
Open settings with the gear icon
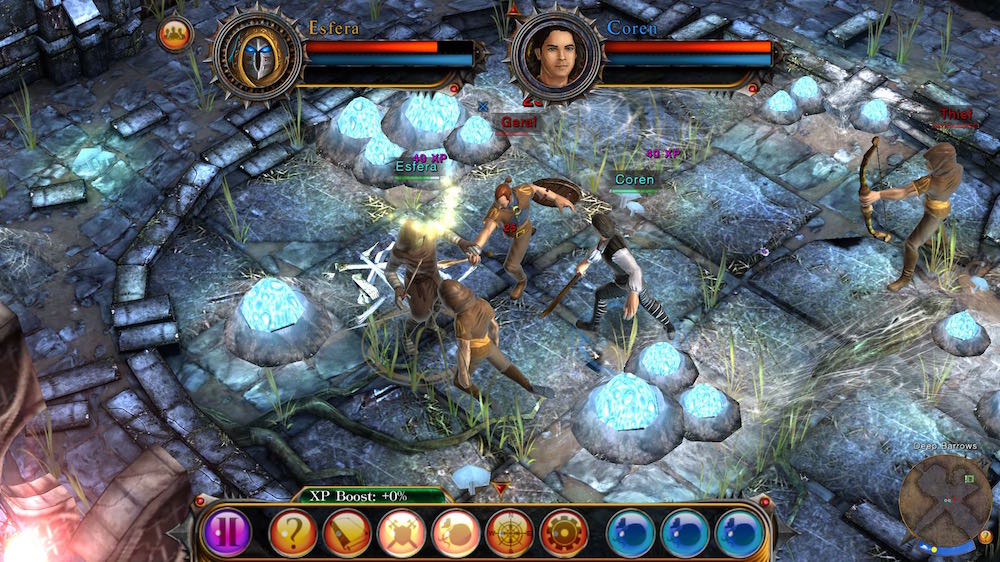click(564, 532)
